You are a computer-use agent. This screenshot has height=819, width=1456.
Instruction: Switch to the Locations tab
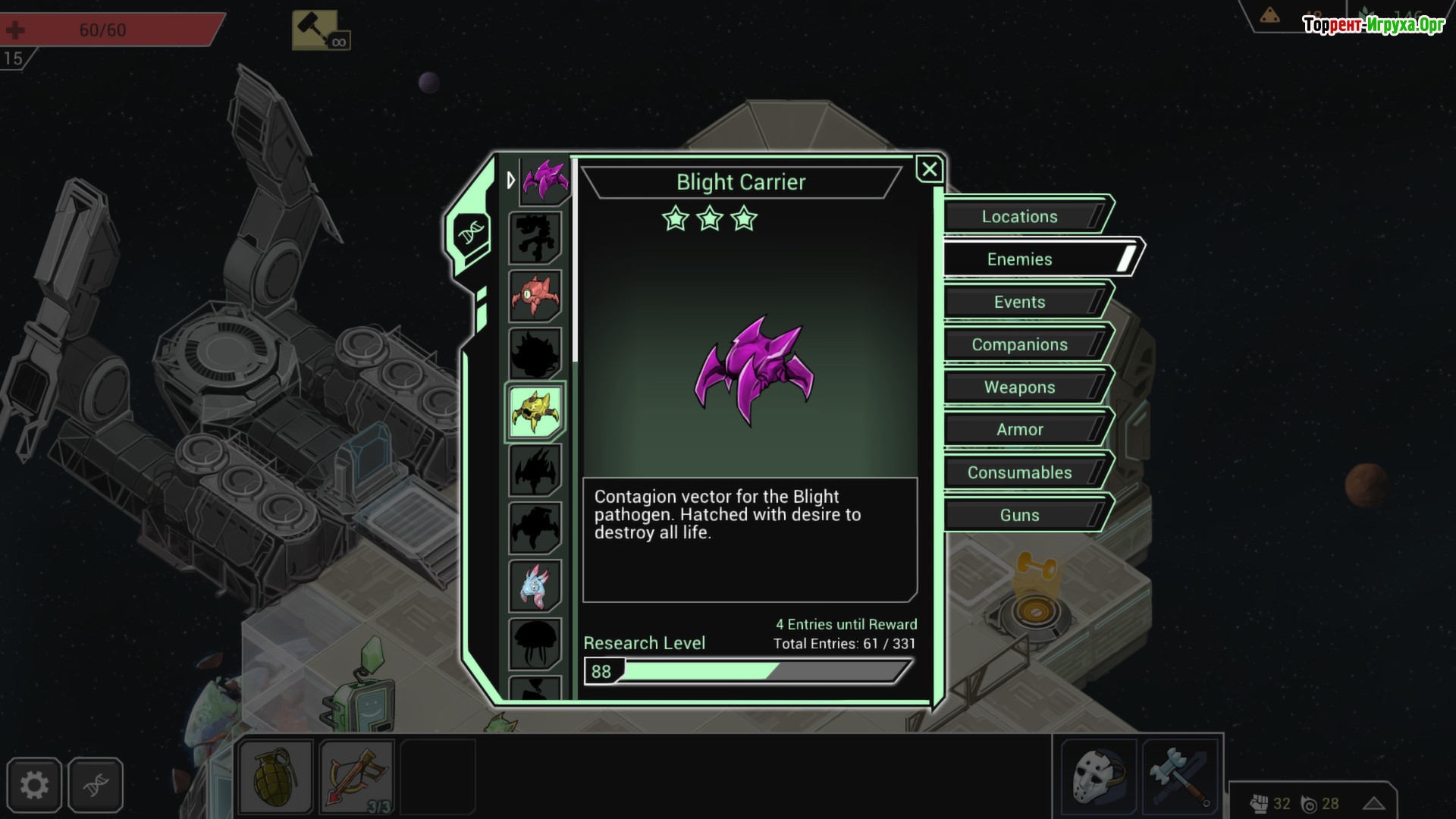pyautogui.click(x=1019, y=217)
